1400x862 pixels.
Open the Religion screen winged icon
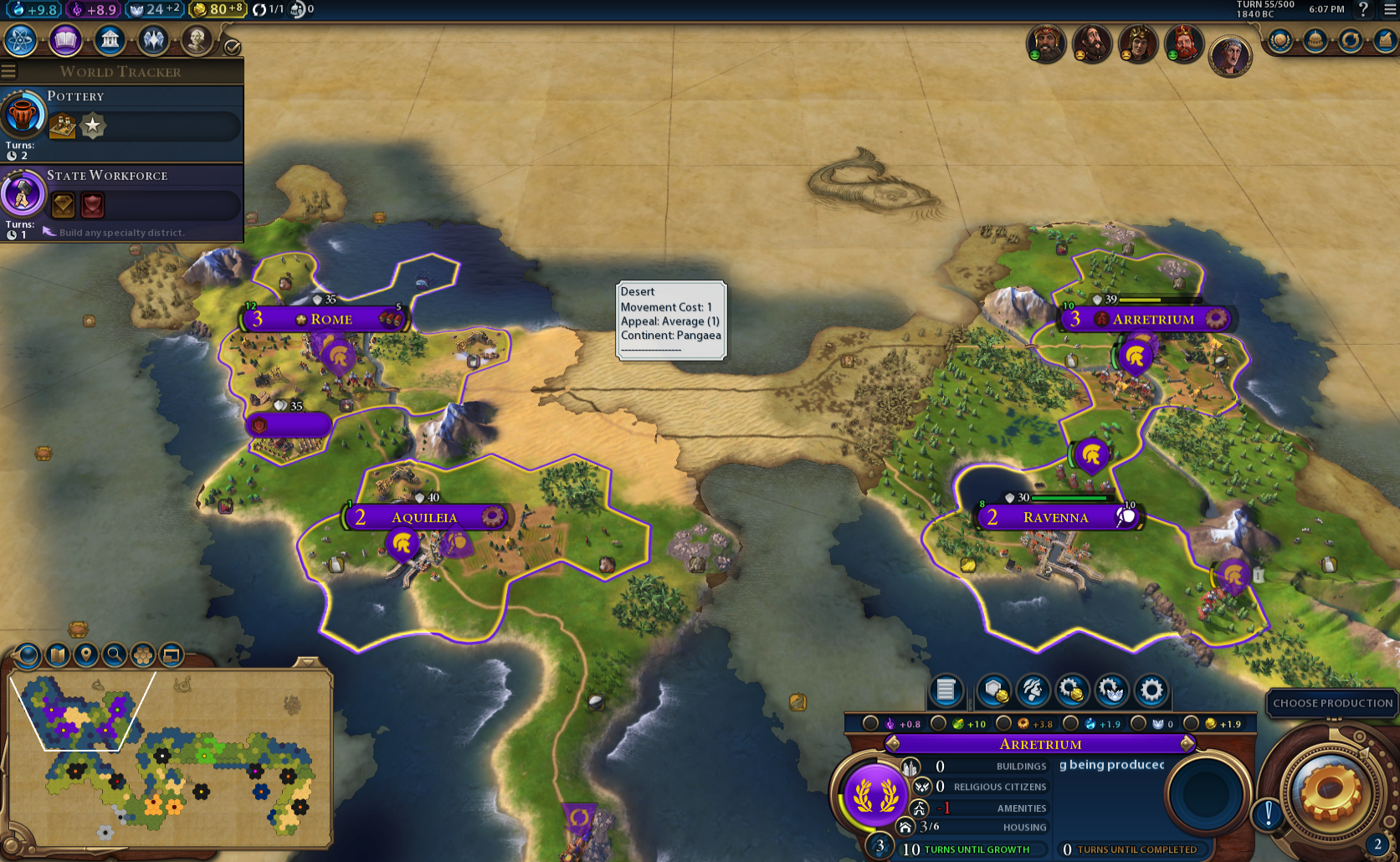[x=153, y=39]
